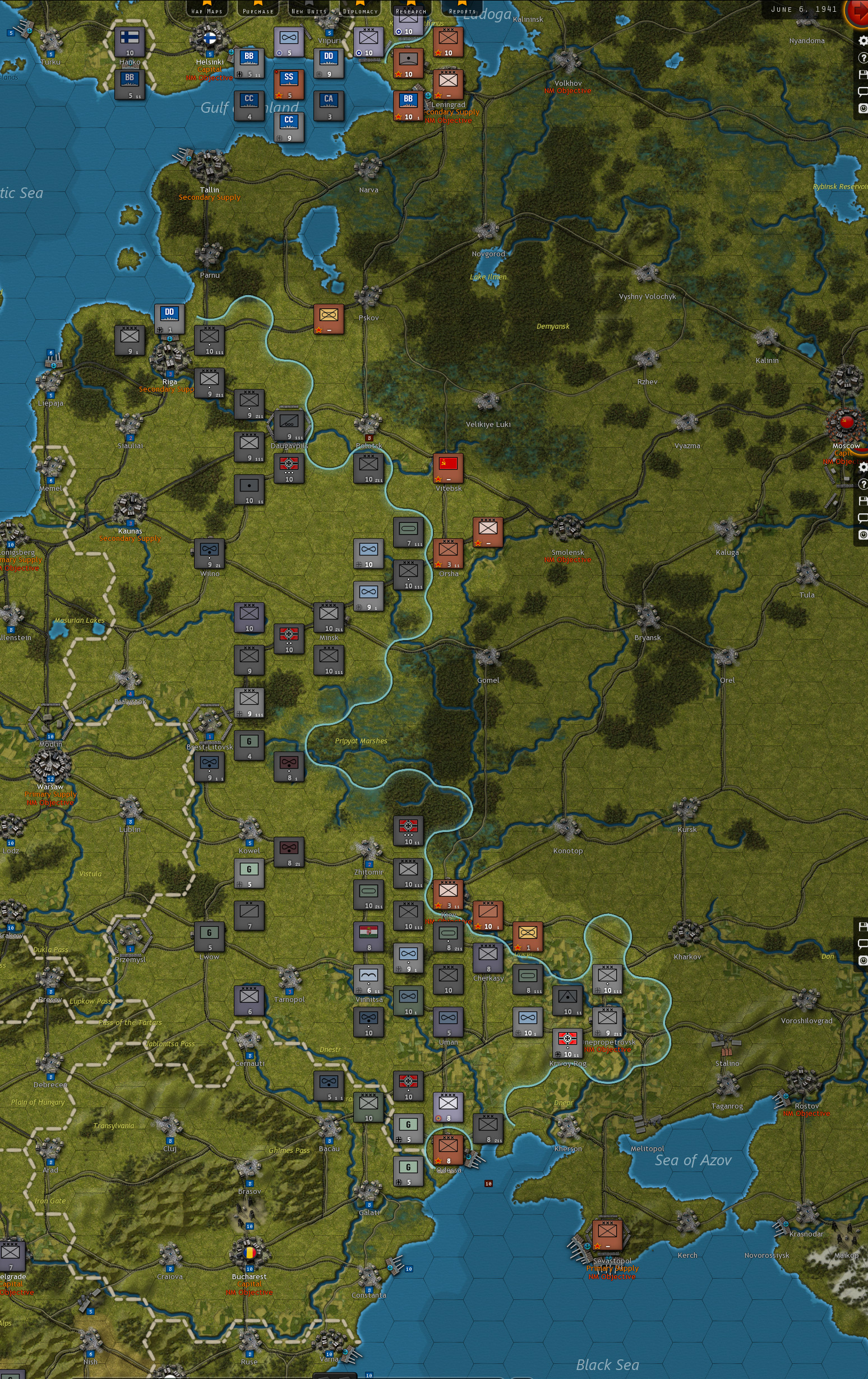The height and width of the screenshot is (1379, 868).
Task: Open the settings gear on the right sidebar
Action: point(863,40)
